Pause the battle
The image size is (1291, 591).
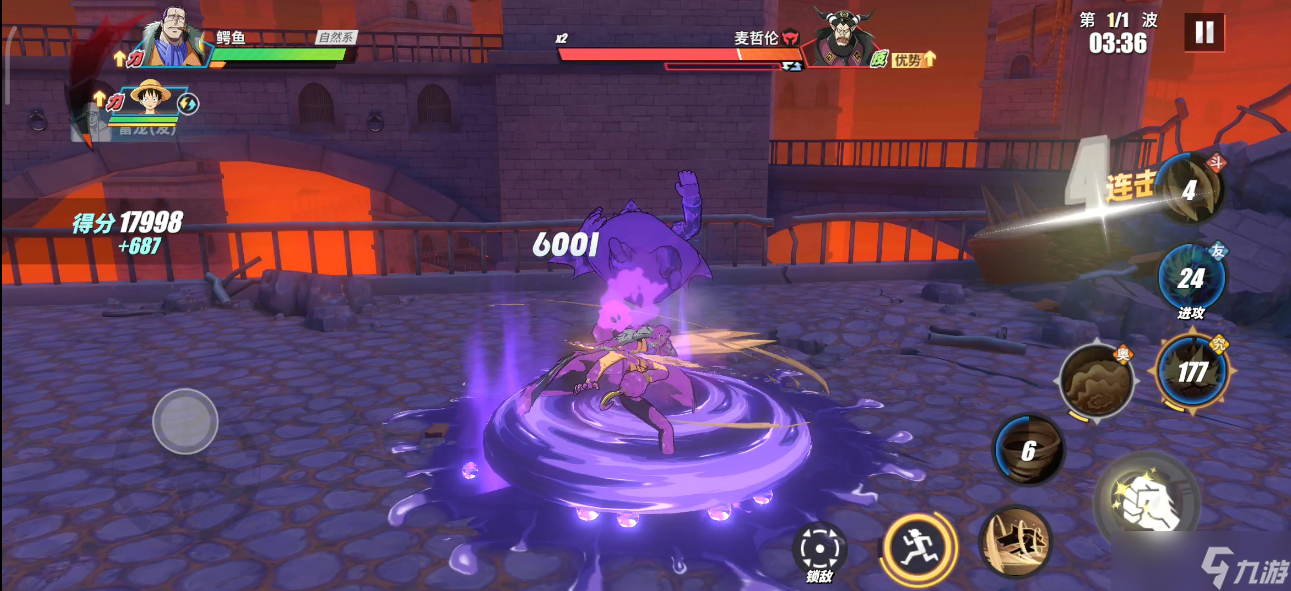(1204, 32)
